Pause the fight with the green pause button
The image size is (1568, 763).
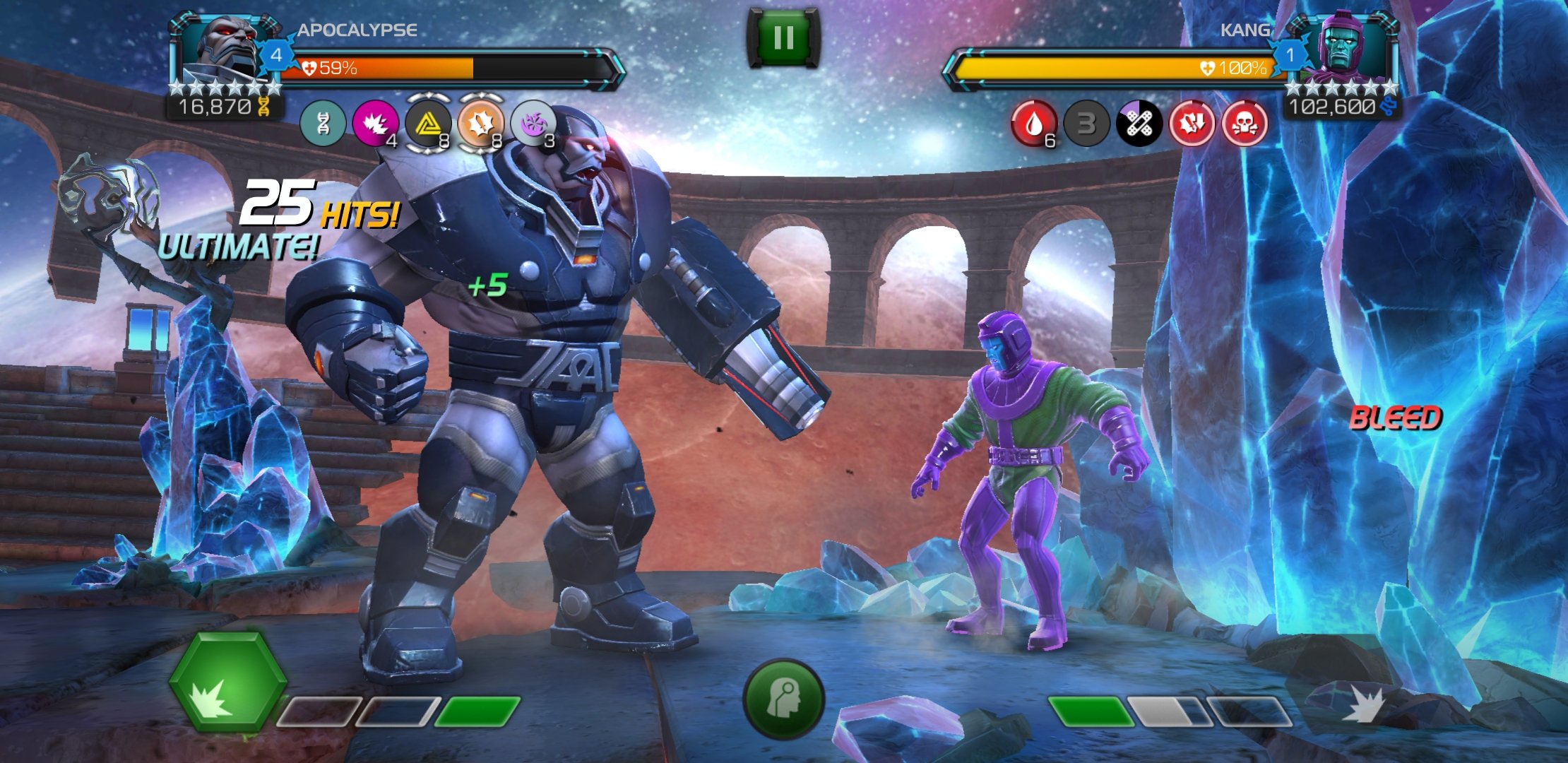[x=783, y=38]
